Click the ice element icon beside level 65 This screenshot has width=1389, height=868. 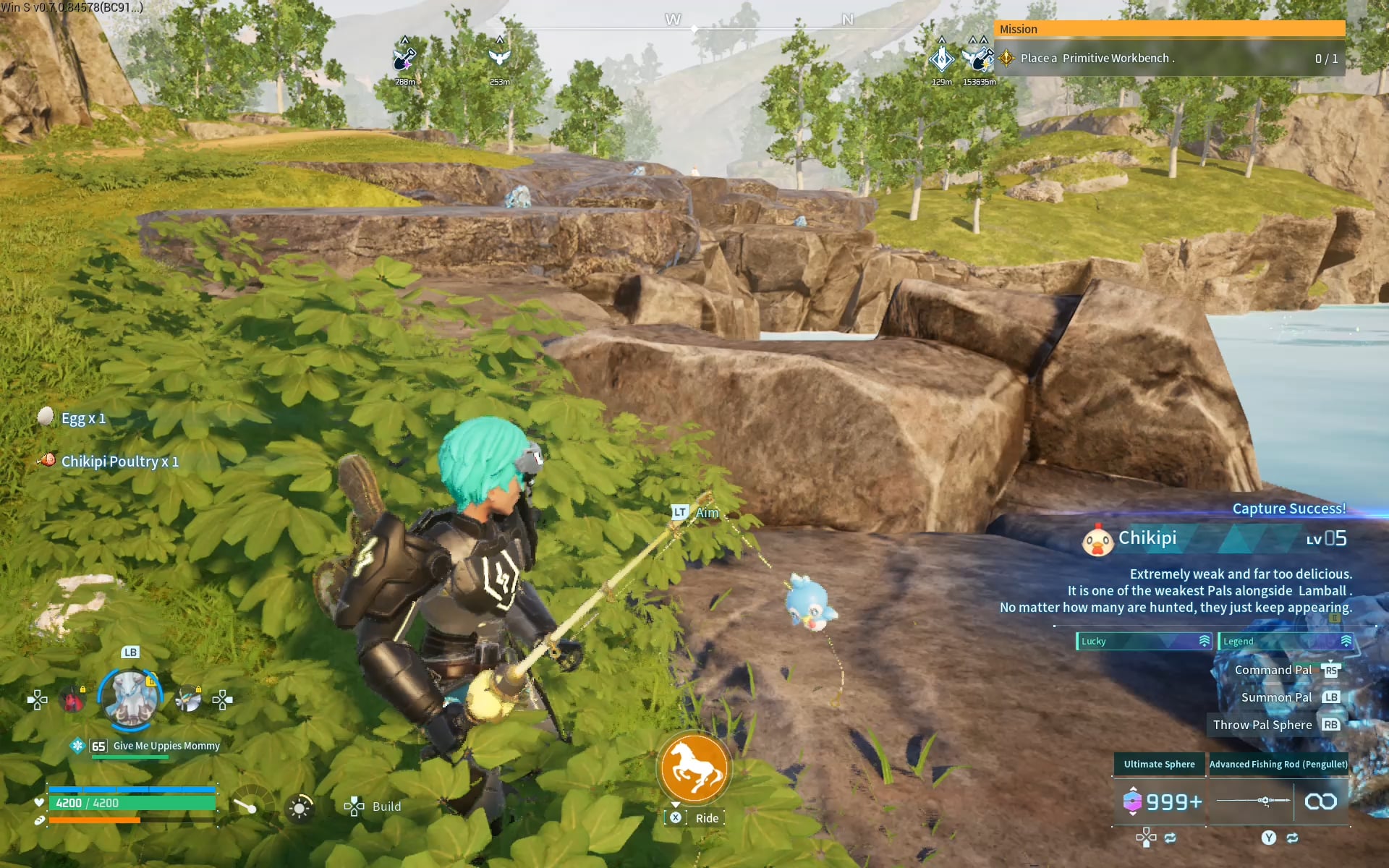pyautogui.click(x=77, y=746)
